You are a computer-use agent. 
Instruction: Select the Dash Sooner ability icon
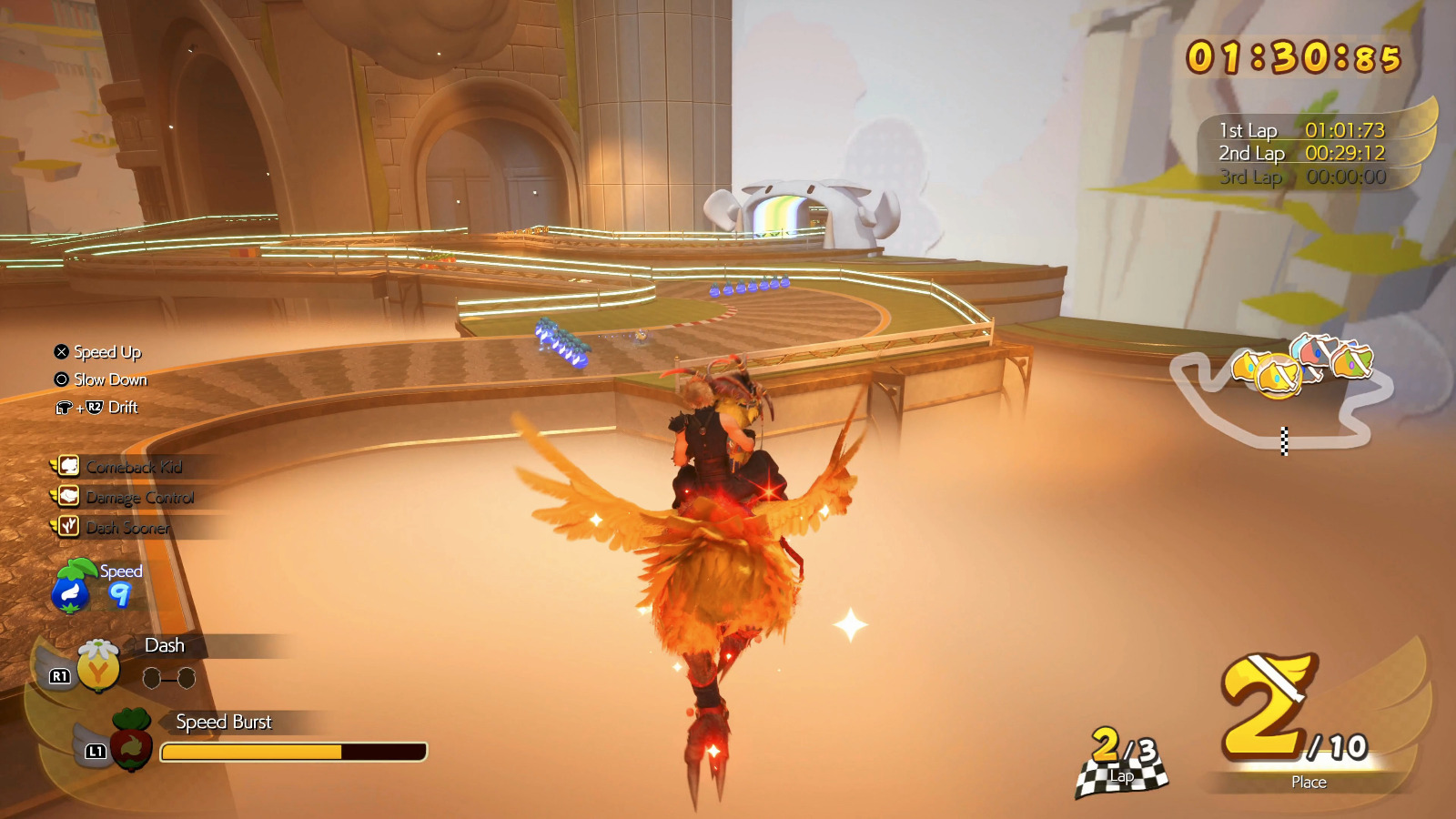click(68, 528)
